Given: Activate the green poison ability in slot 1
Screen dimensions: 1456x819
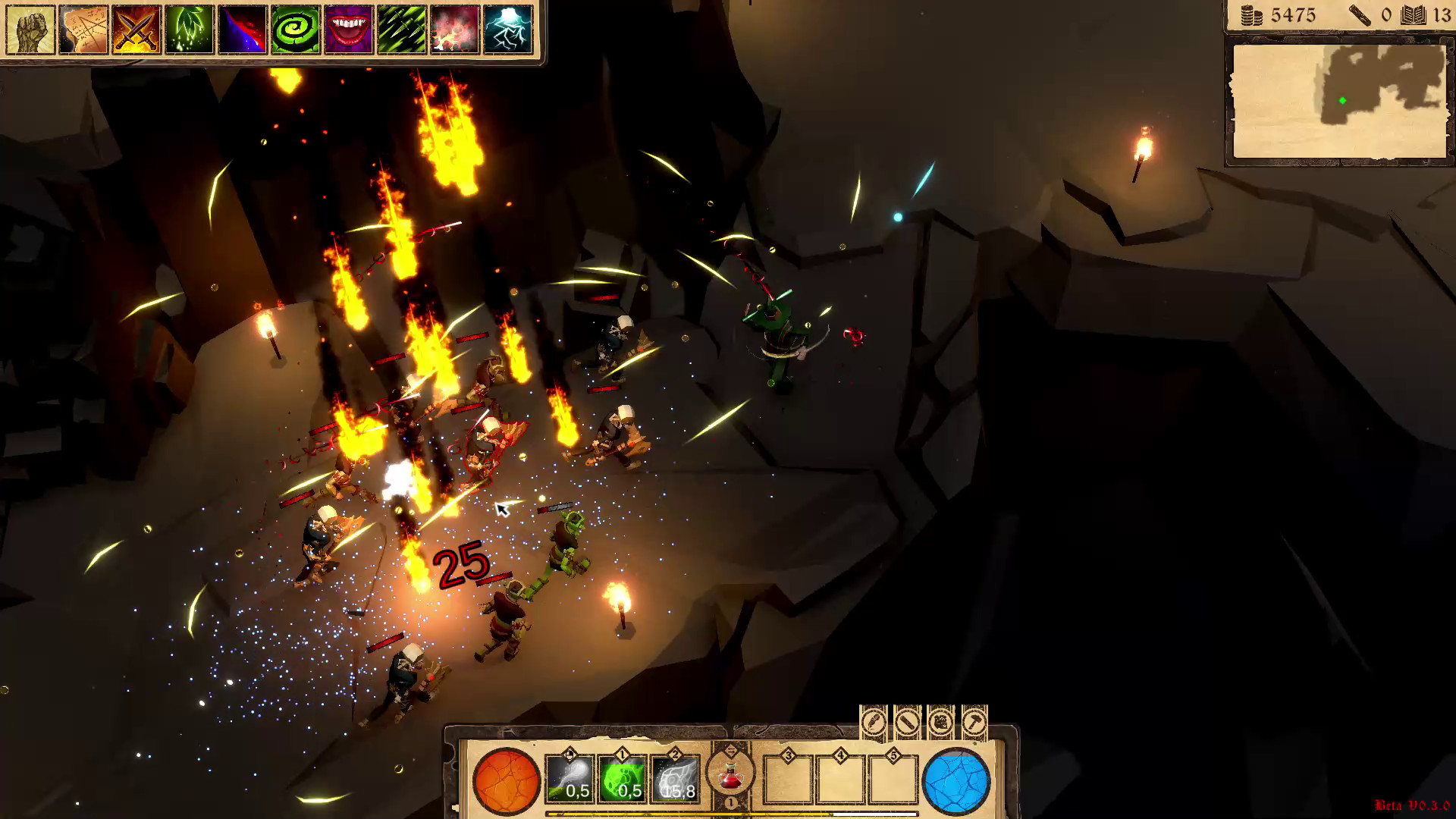Looking at the screenshot, I should click(622, 780).
